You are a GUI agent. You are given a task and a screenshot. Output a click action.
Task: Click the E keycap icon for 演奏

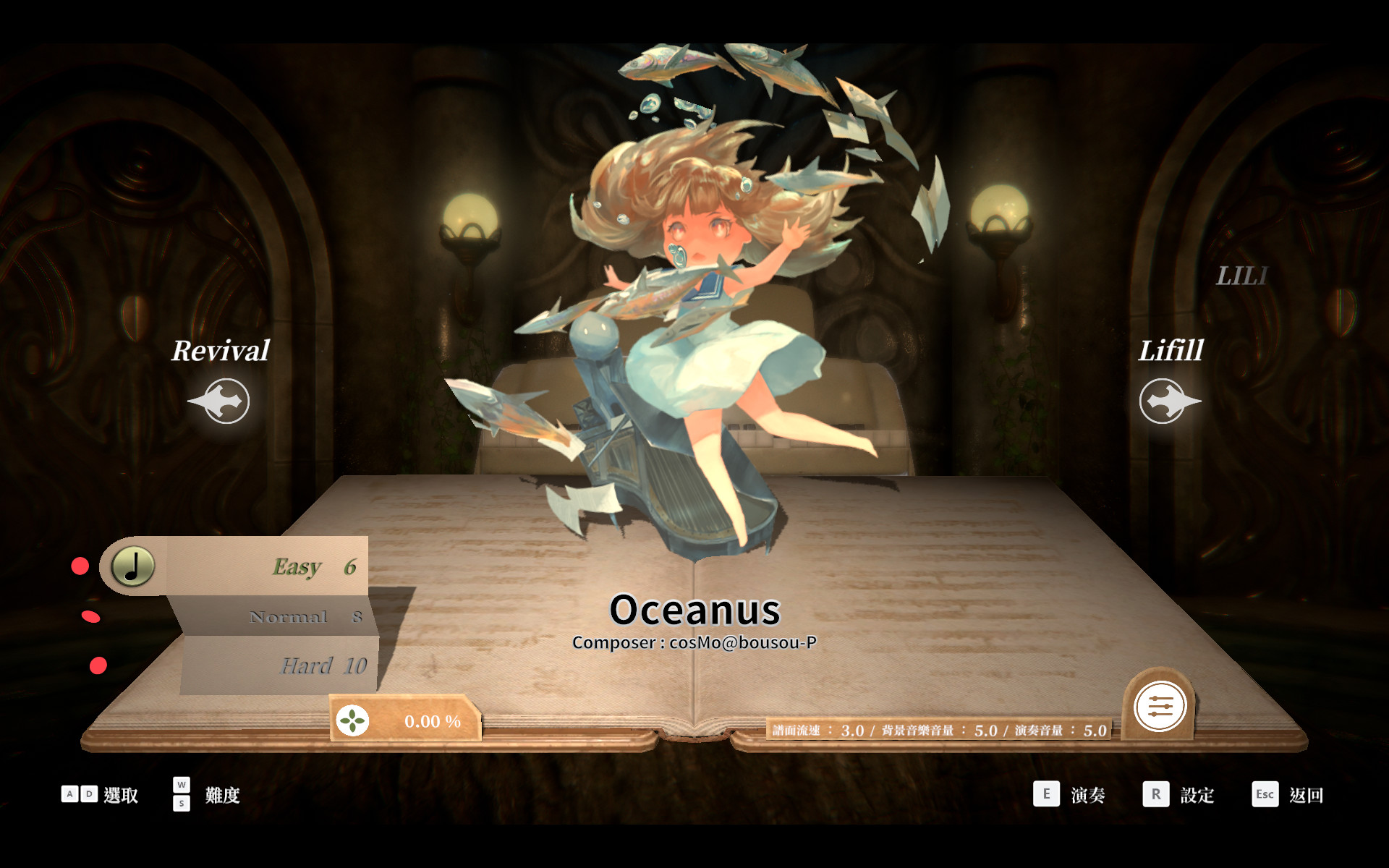tap(1046, 793)
